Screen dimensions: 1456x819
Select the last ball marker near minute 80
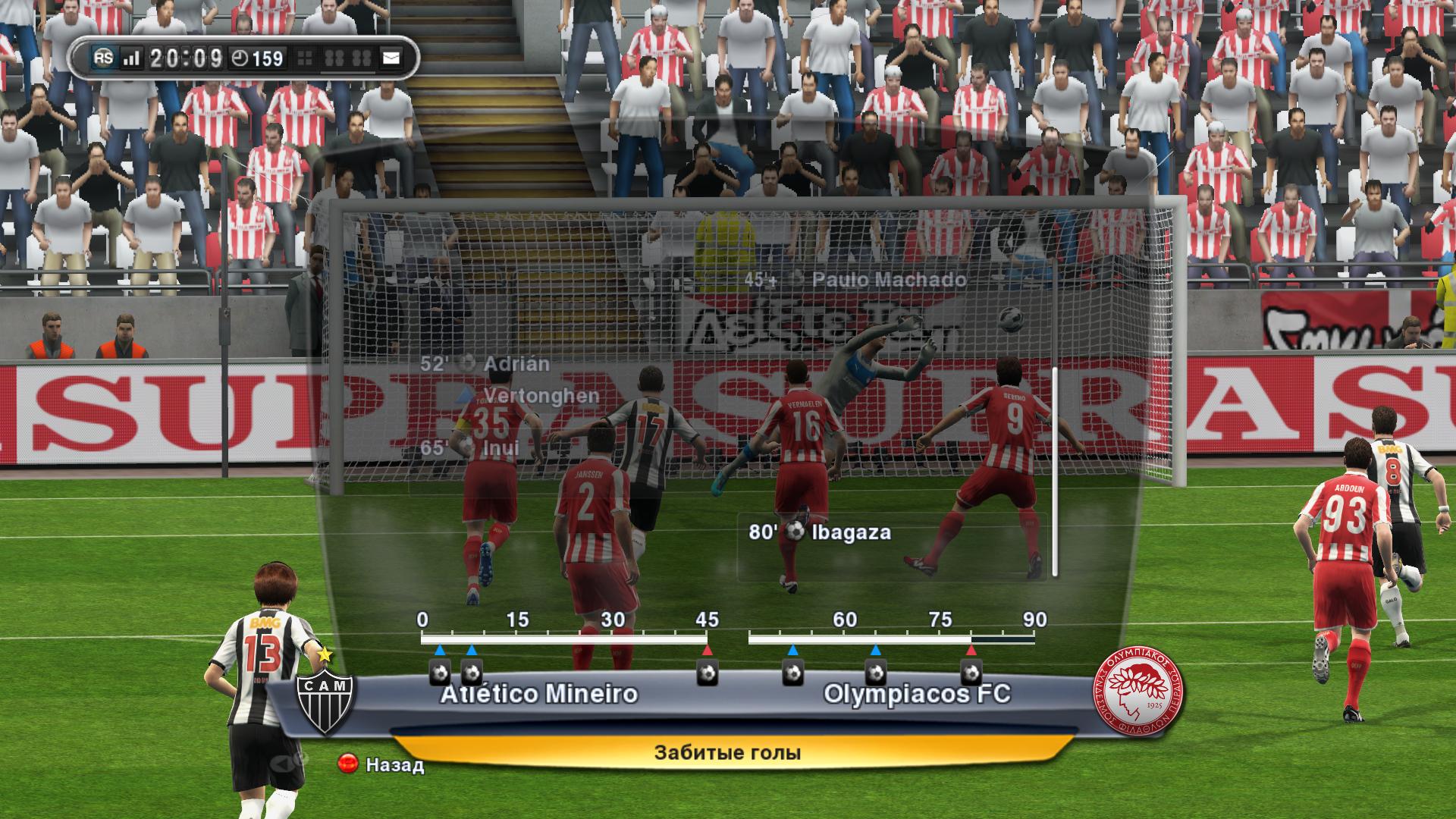click(971, 673)
